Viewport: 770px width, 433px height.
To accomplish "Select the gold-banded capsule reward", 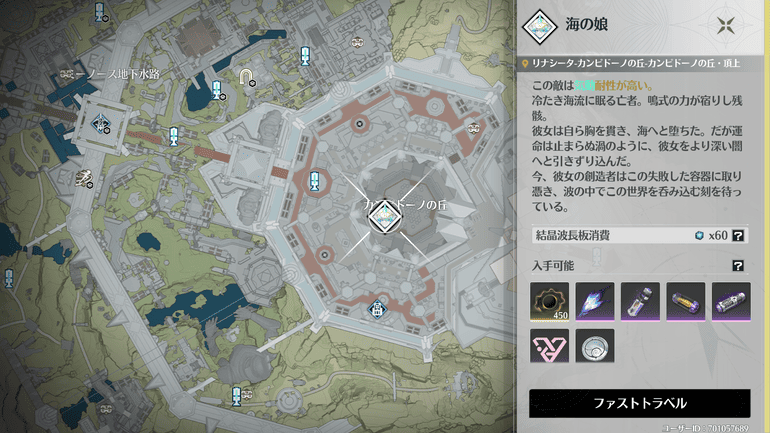I will click(686, 301).
